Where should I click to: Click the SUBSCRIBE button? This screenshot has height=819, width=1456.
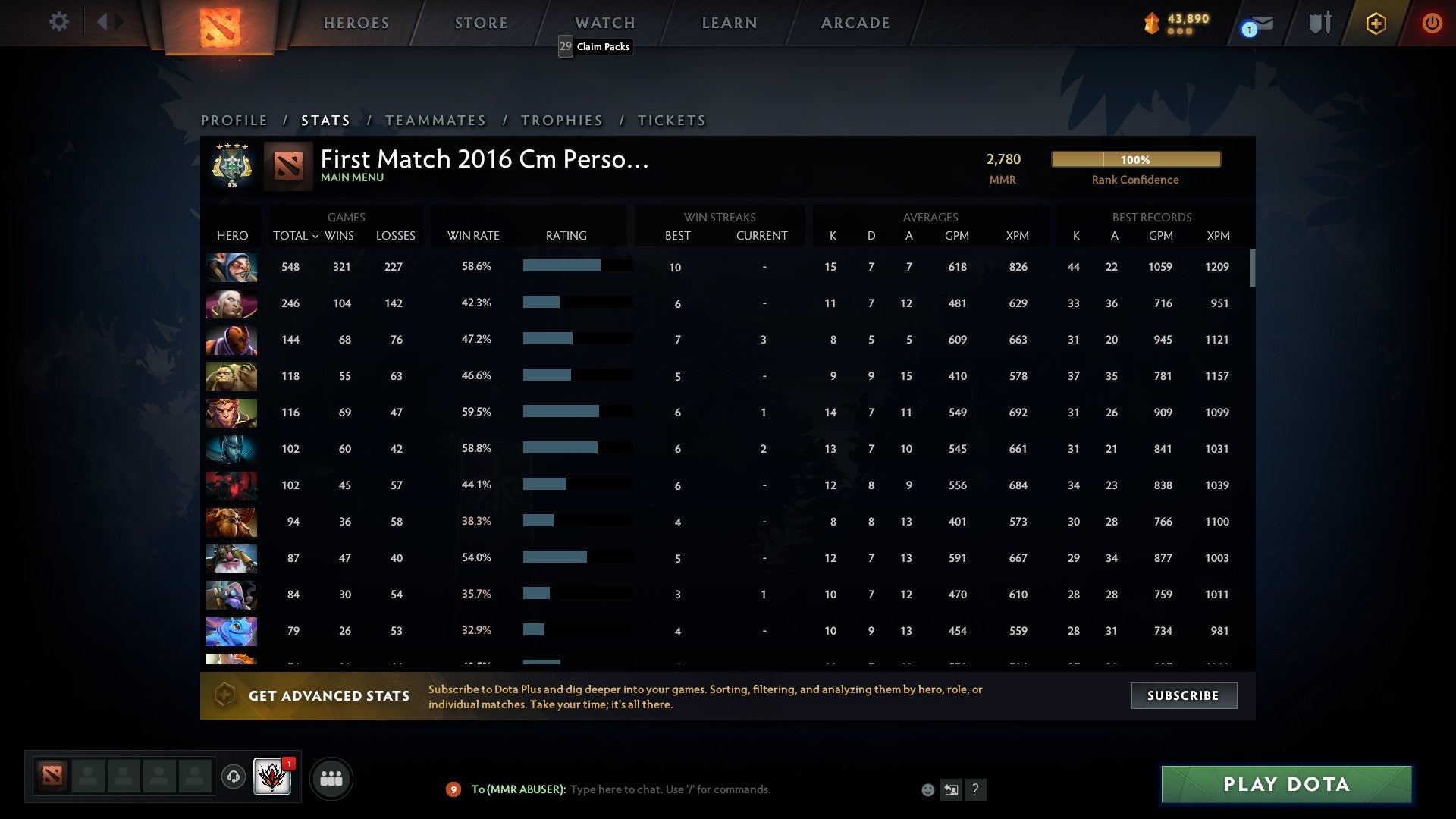click(x=1183, y=695)
